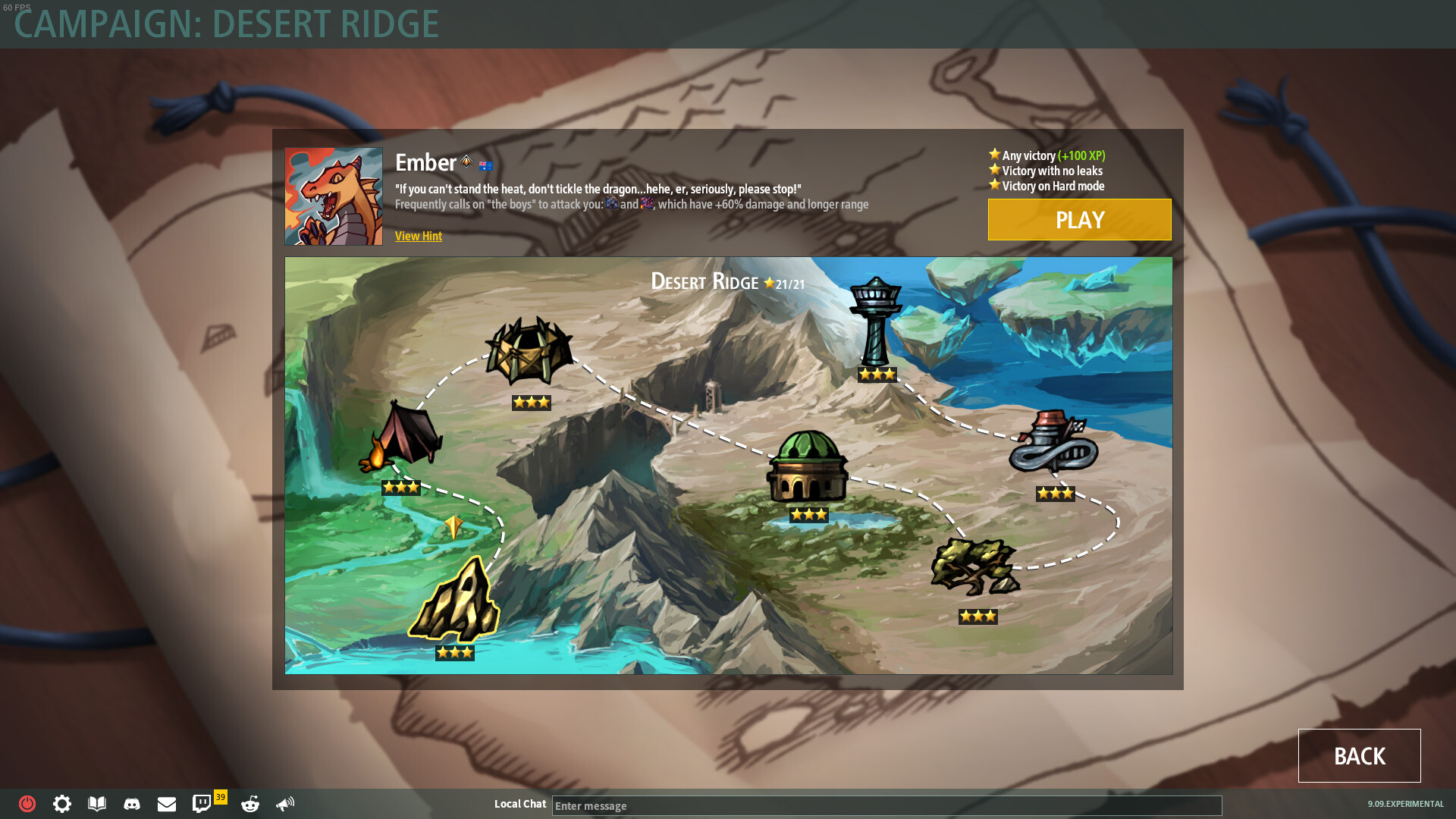The image size is (1456, 819).
Task: Click the power button bottom left
Action: point(27,804)
